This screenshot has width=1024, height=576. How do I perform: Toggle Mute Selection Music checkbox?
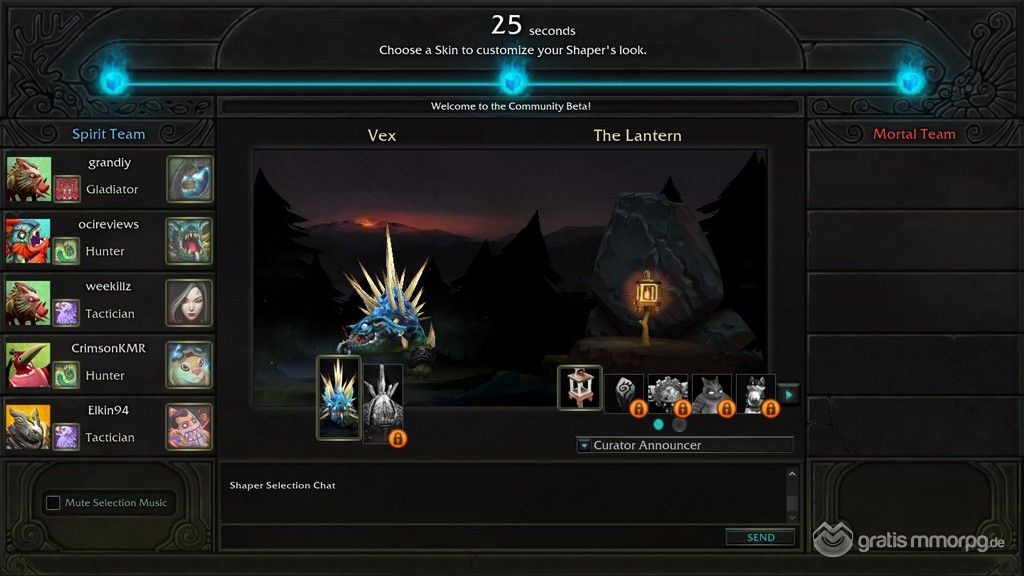point(54,503)
